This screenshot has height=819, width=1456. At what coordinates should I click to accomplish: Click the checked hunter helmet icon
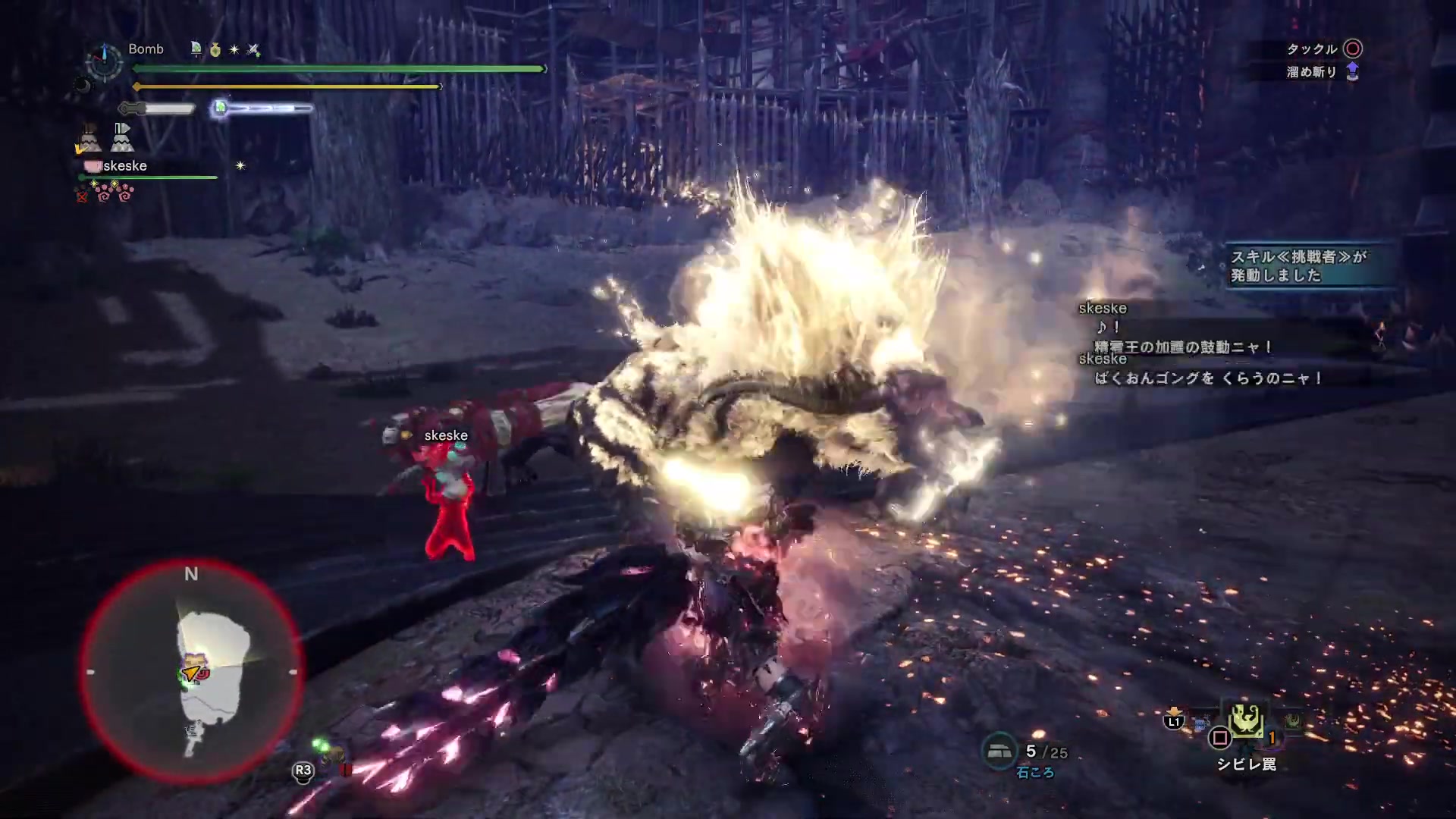point(88,139)
